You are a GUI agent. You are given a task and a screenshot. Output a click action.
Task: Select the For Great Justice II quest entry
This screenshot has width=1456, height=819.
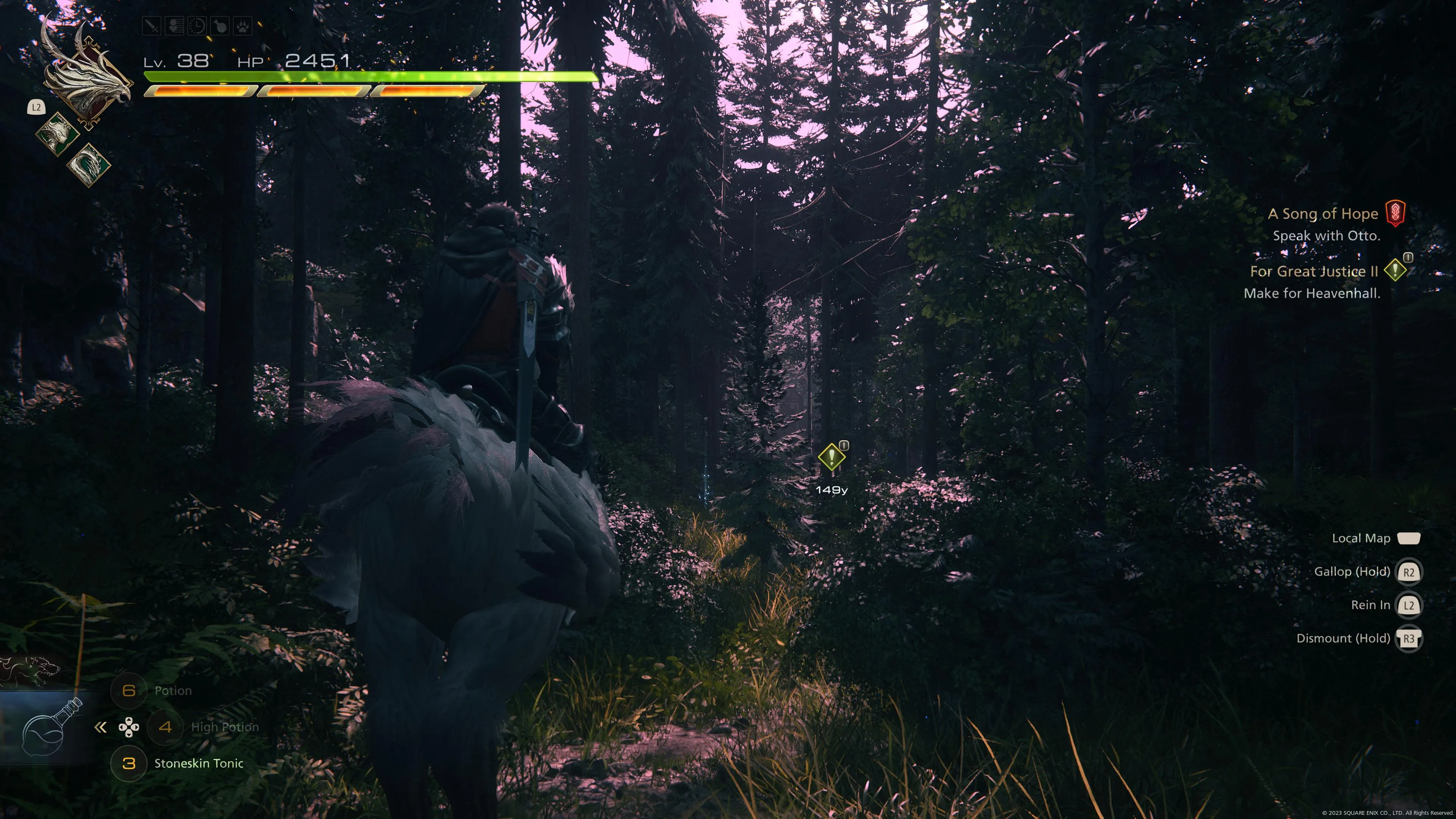(1313, 271)
